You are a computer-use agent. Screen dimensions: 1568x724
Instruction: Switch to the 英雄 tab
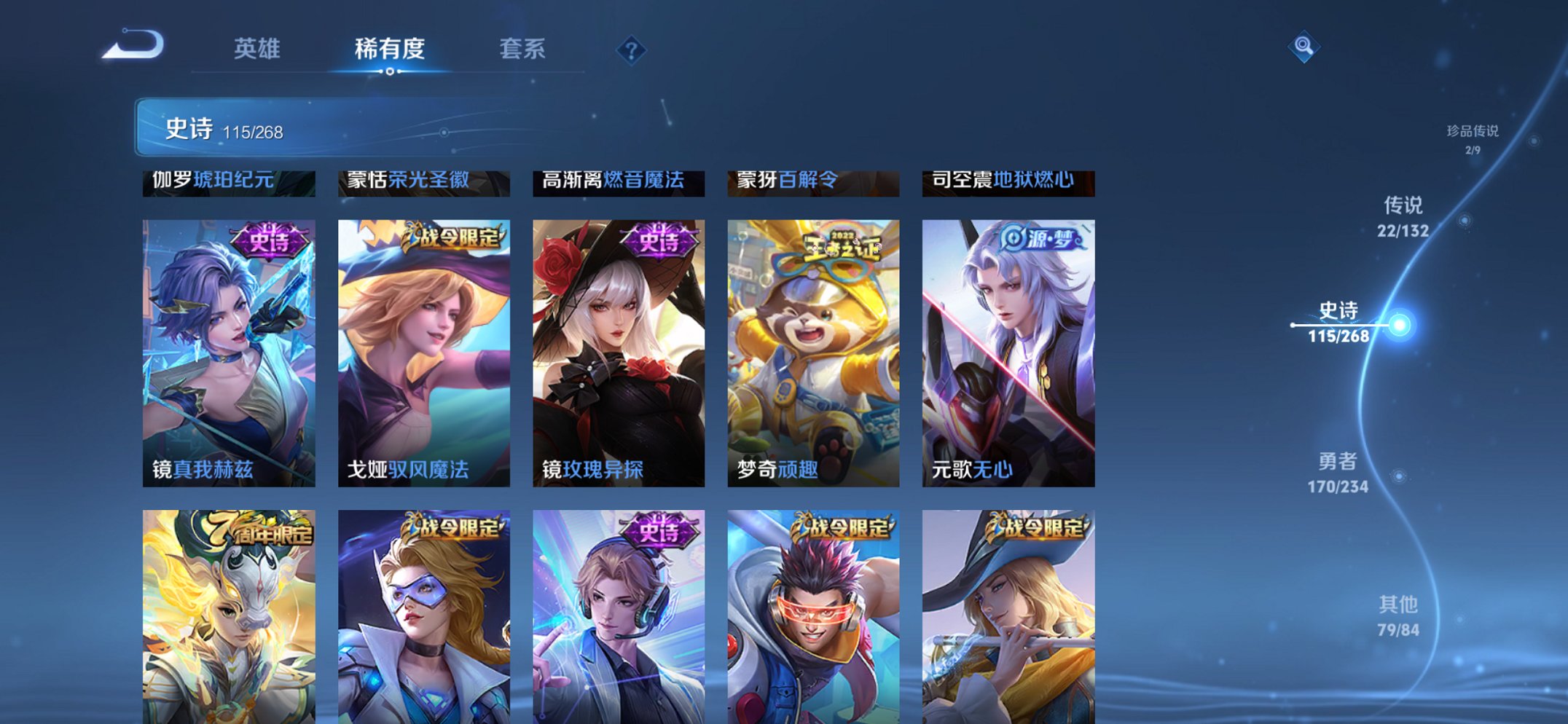click(259, 50)
